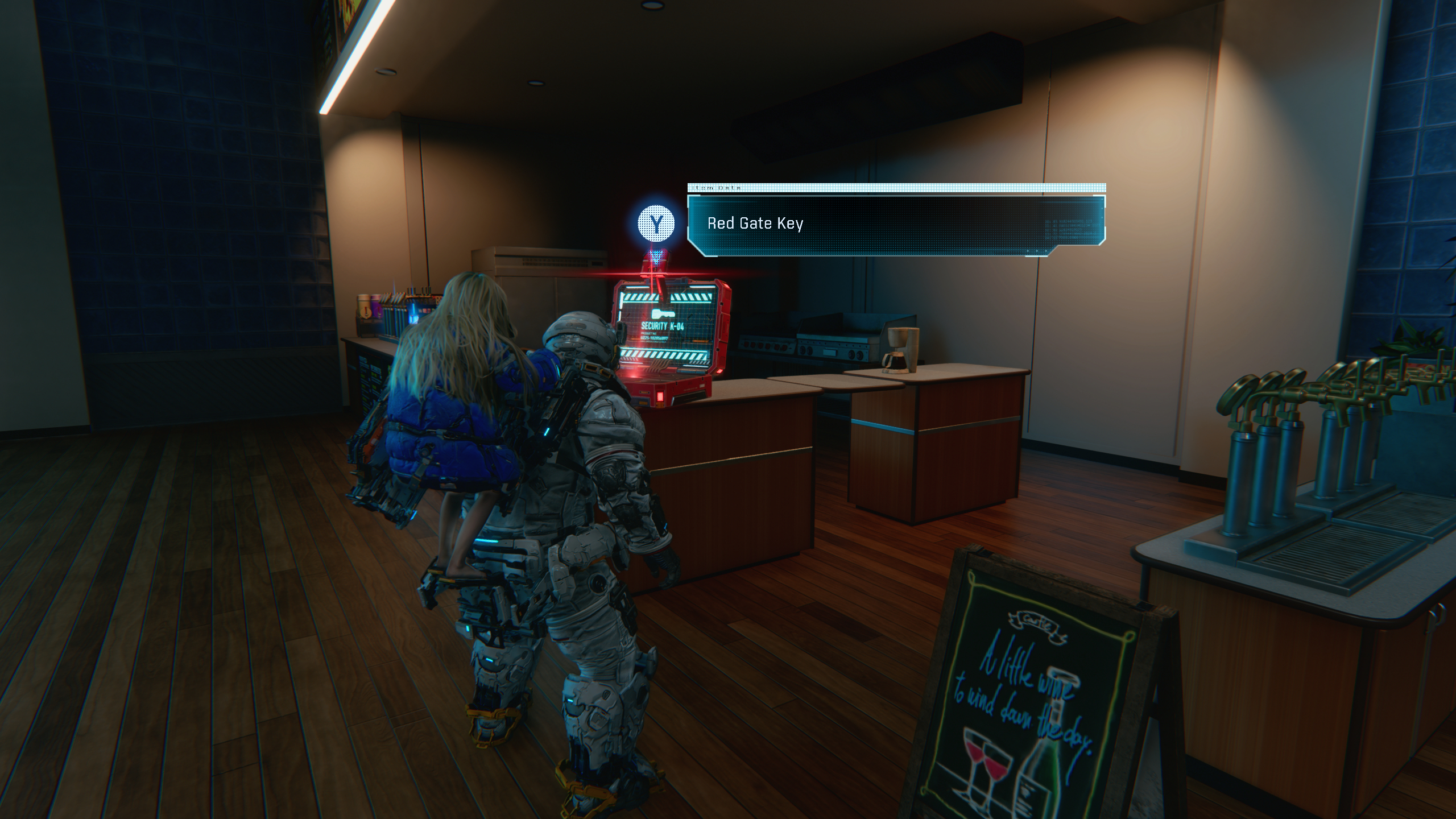
Task: Click the SECURITY K-04 label on the red case
Action: (x=663, y=326)
